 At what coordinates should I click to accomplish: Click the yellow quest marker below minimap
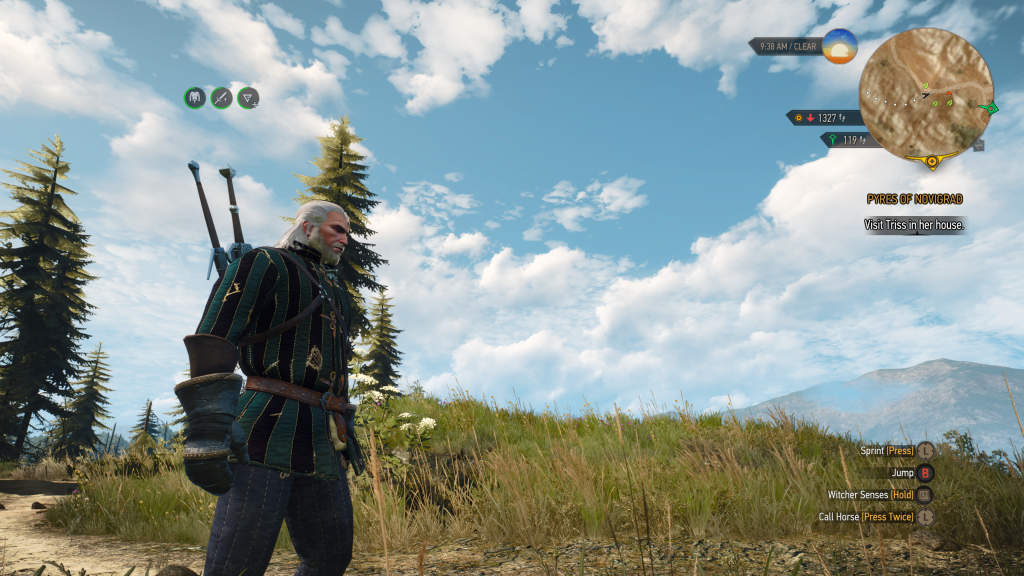tap(932, 160)
